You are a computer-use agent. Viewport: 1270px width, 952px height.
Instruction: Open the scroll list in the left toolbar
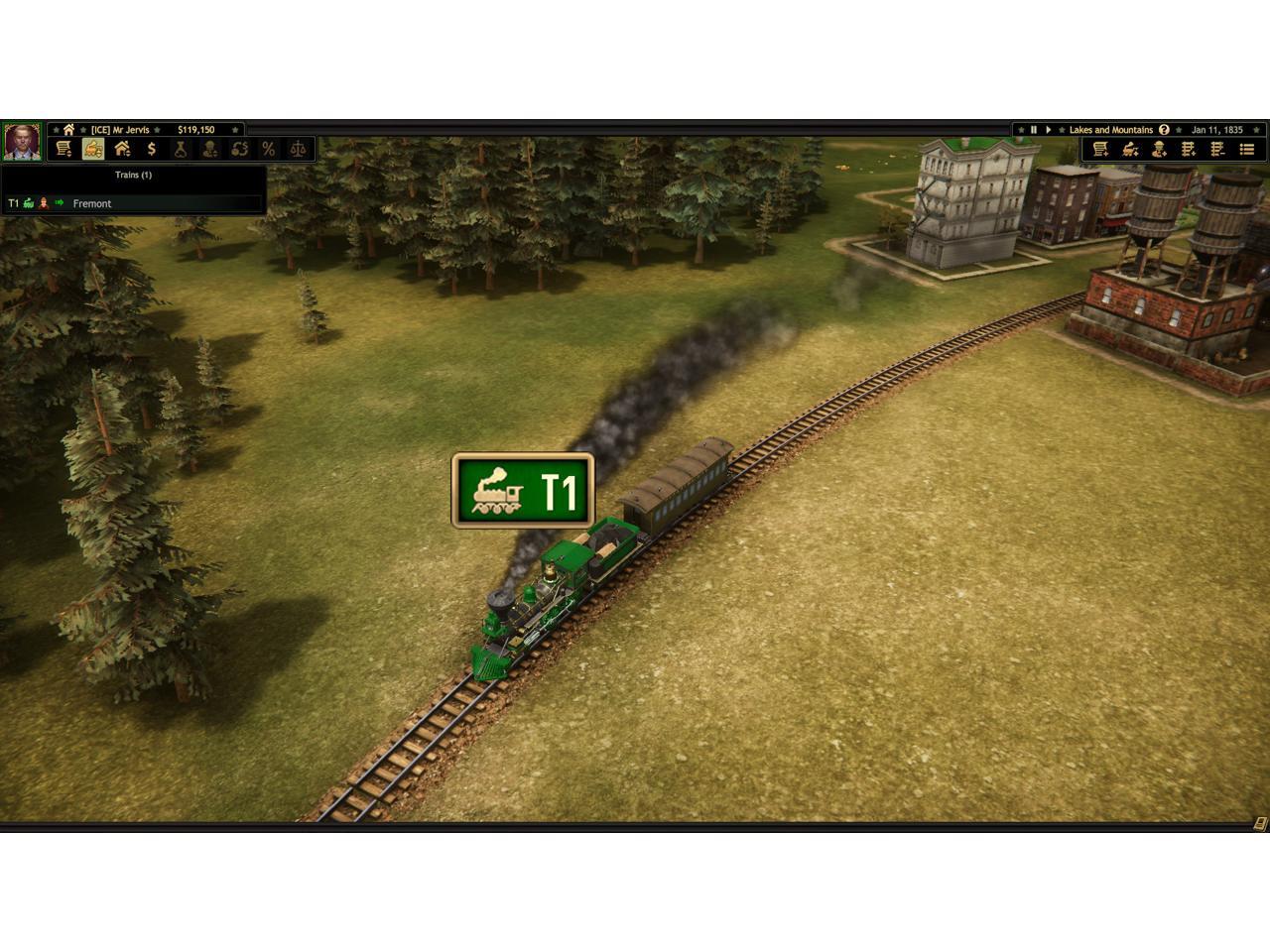63,149
